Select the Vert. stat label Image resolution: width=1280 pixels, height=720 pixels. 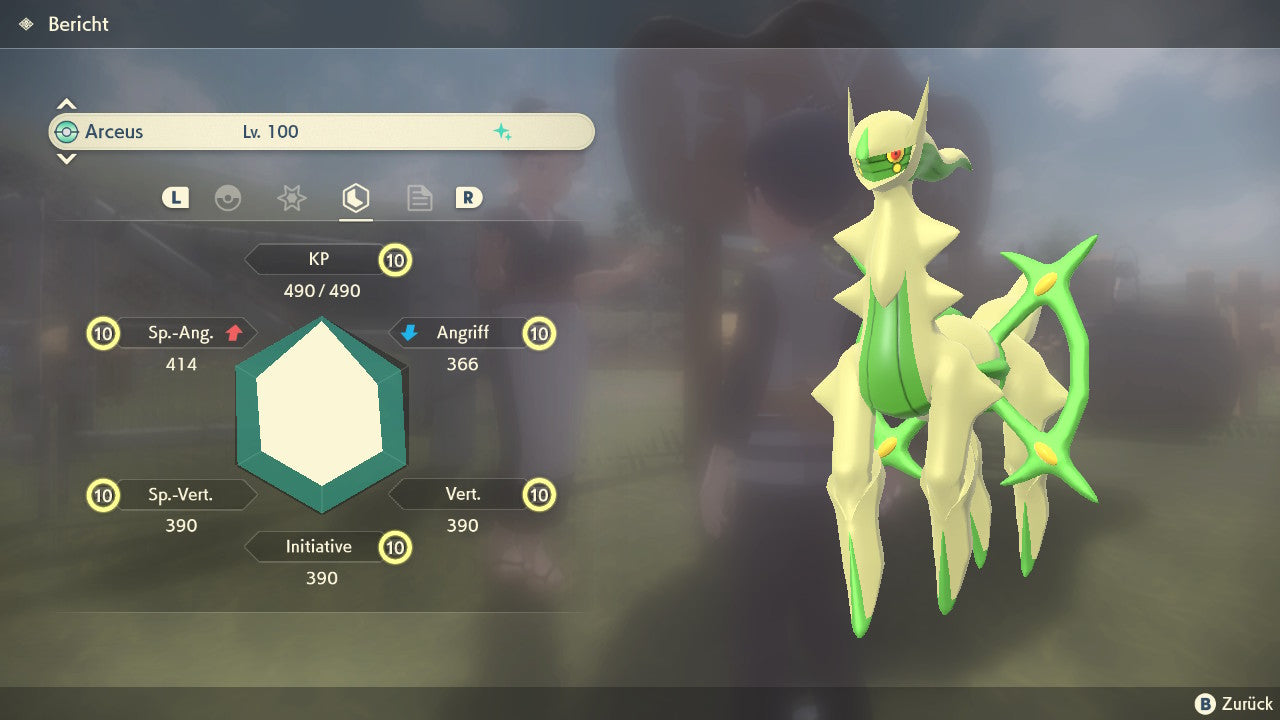pos(462,494)
